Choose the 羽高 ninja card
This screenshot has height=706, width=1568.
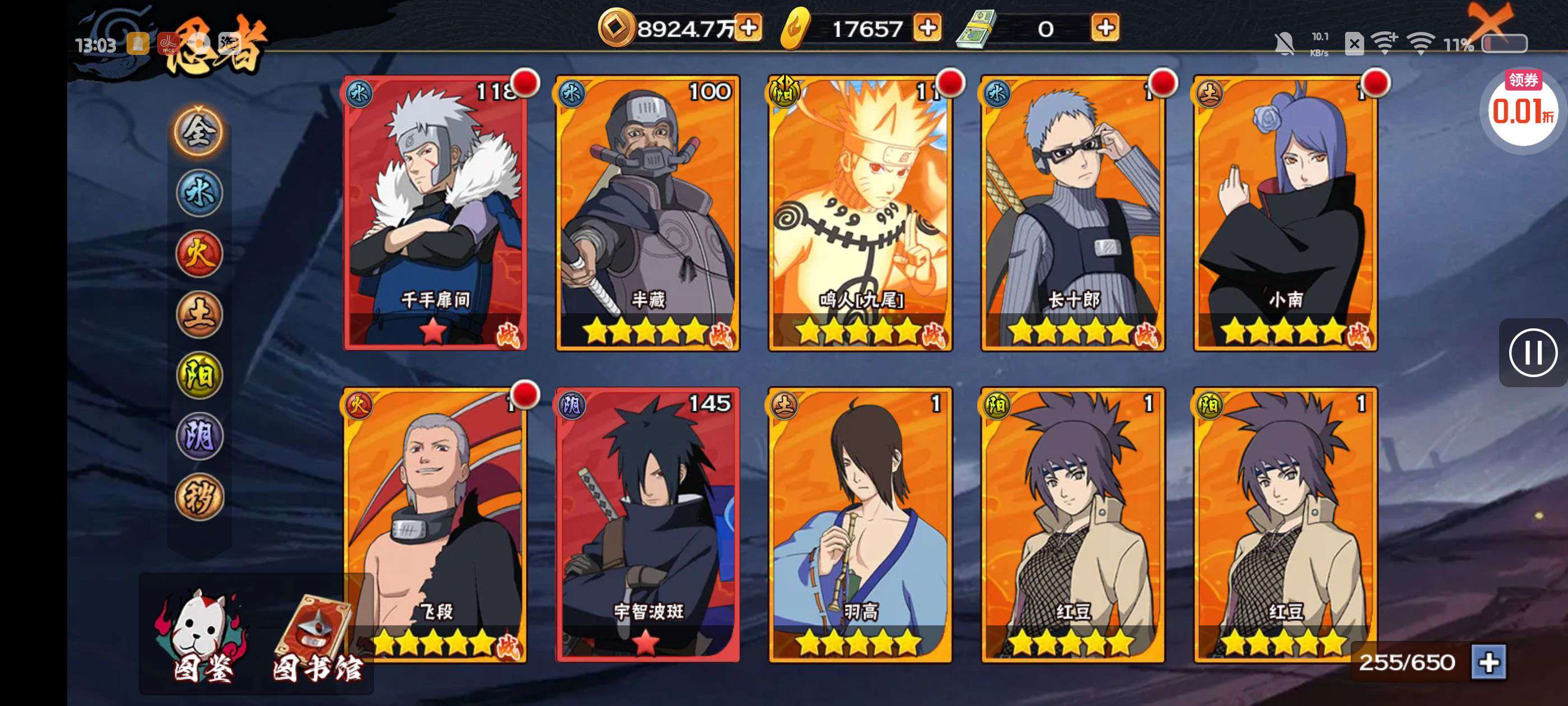click(x=860, y=524)
